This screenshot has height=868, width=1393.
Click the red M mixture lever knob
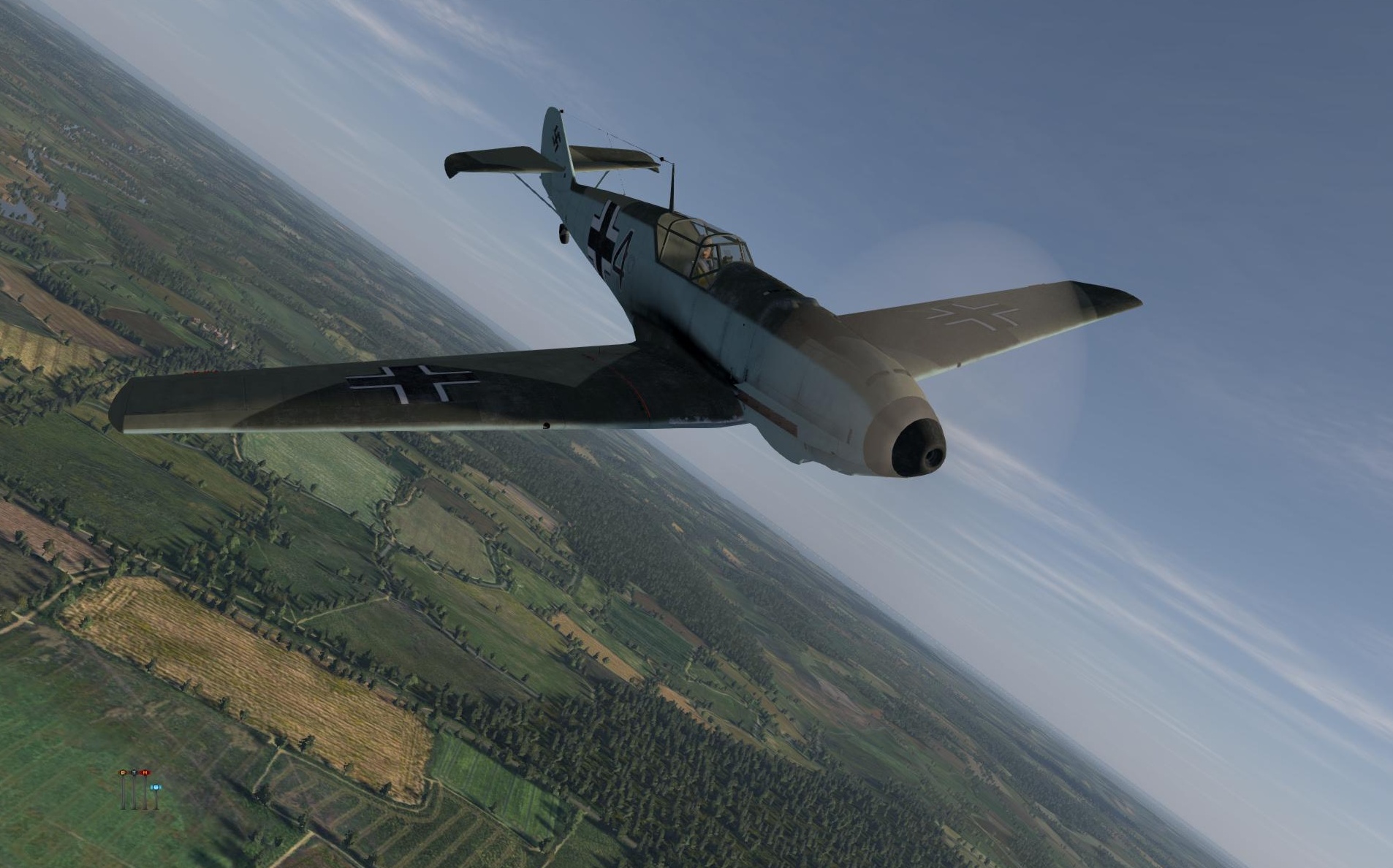145,772
